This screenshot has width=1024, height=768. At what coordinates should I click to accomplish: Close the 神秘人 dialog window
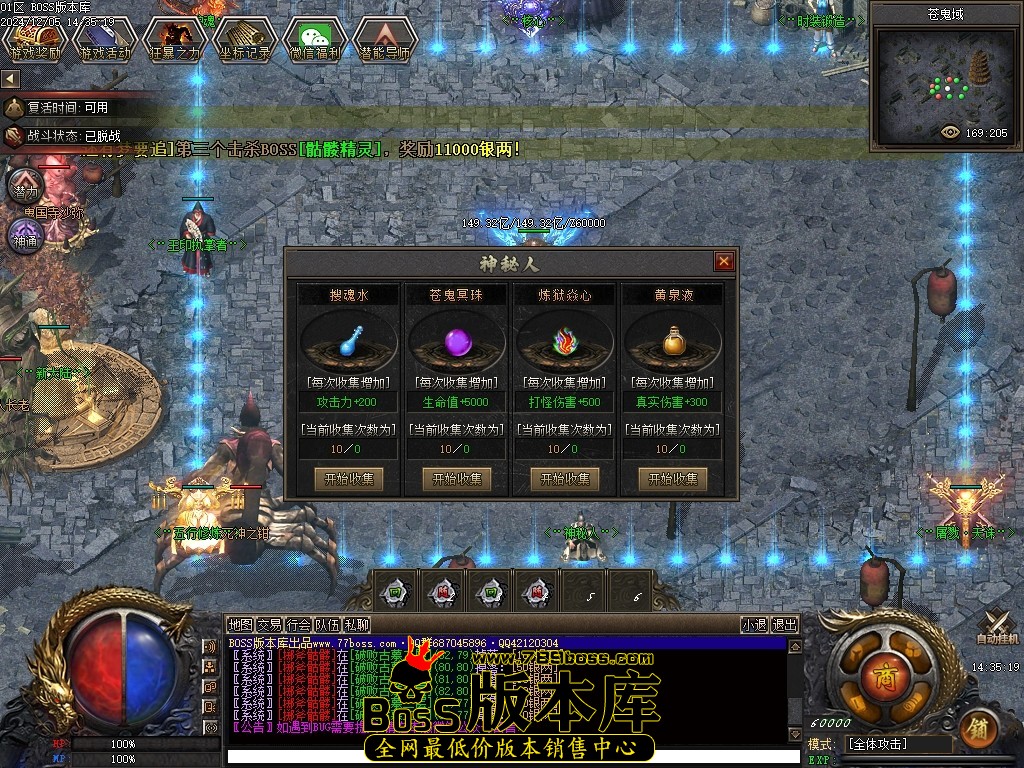coord(724,262)
